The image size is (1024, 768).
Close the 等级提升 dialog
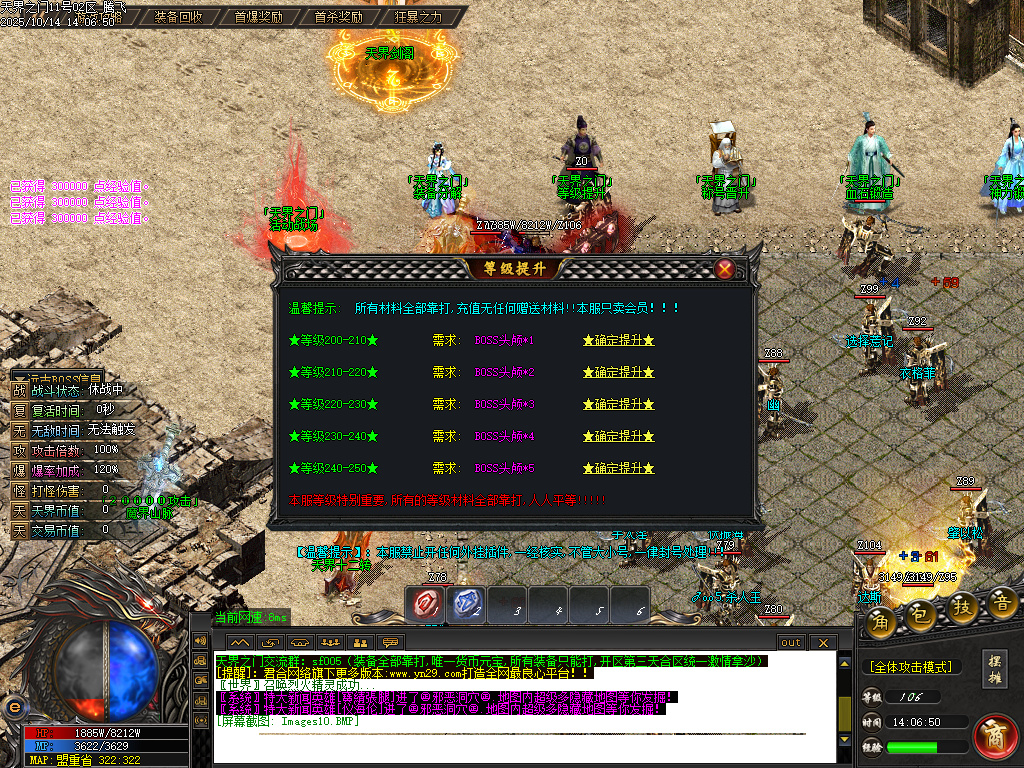tap(725, 269)
